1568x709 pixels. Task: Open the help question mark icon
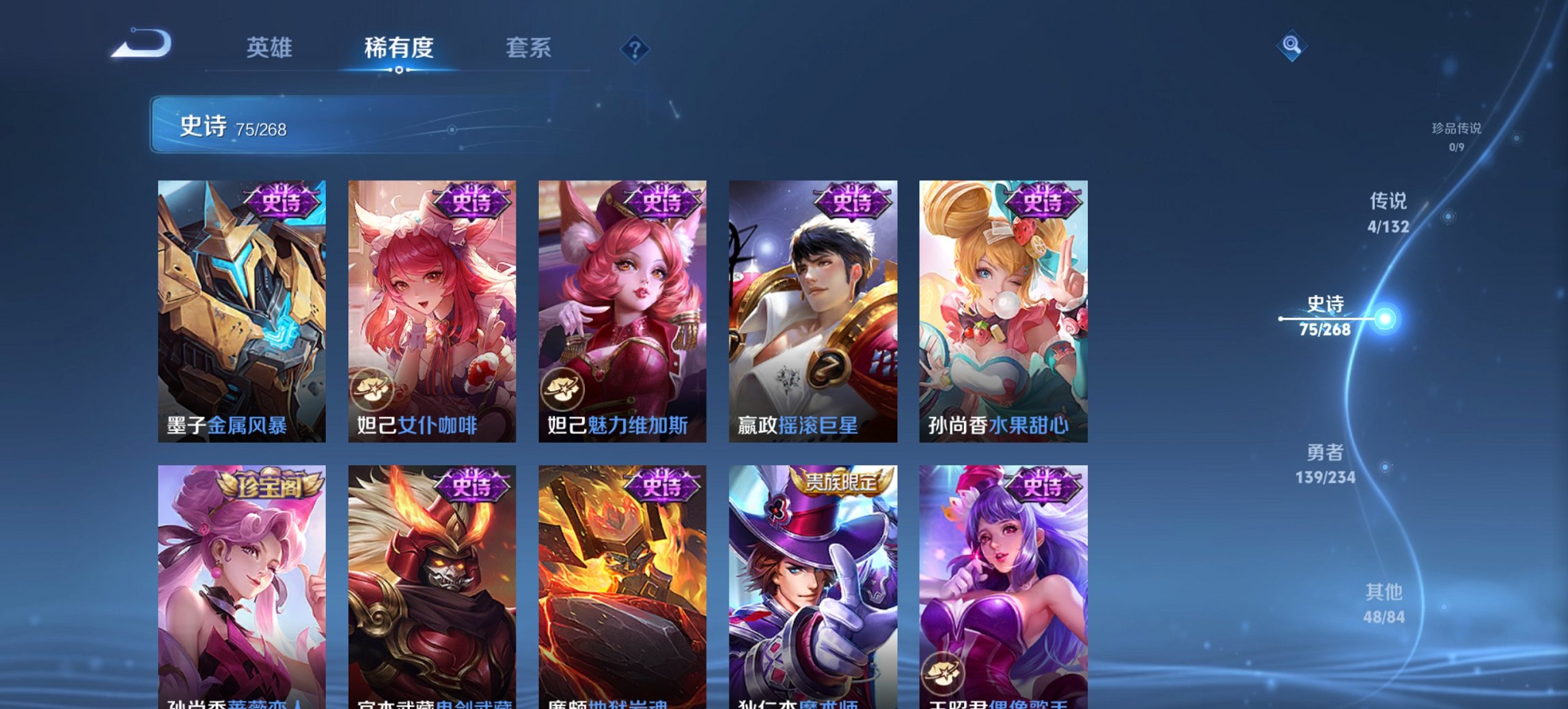click(633, 48)
